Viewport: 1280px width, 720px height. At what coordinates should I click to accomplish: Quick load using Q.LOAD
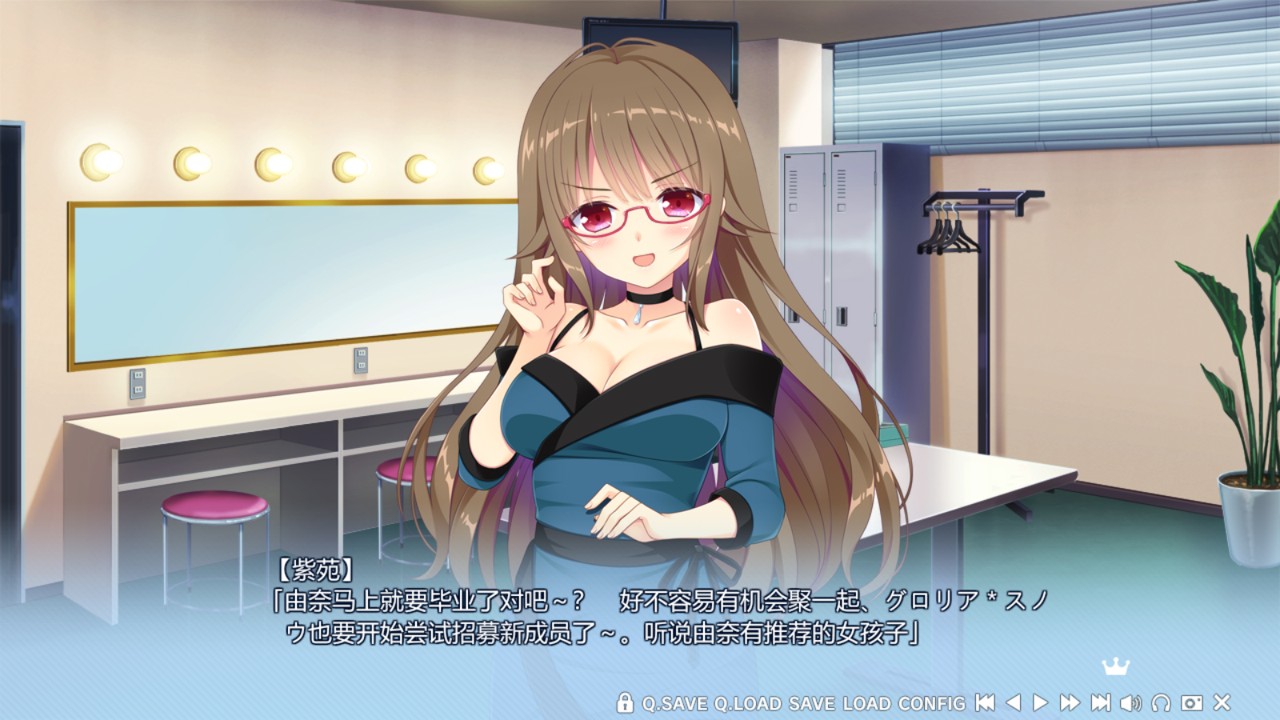point(748,703)
